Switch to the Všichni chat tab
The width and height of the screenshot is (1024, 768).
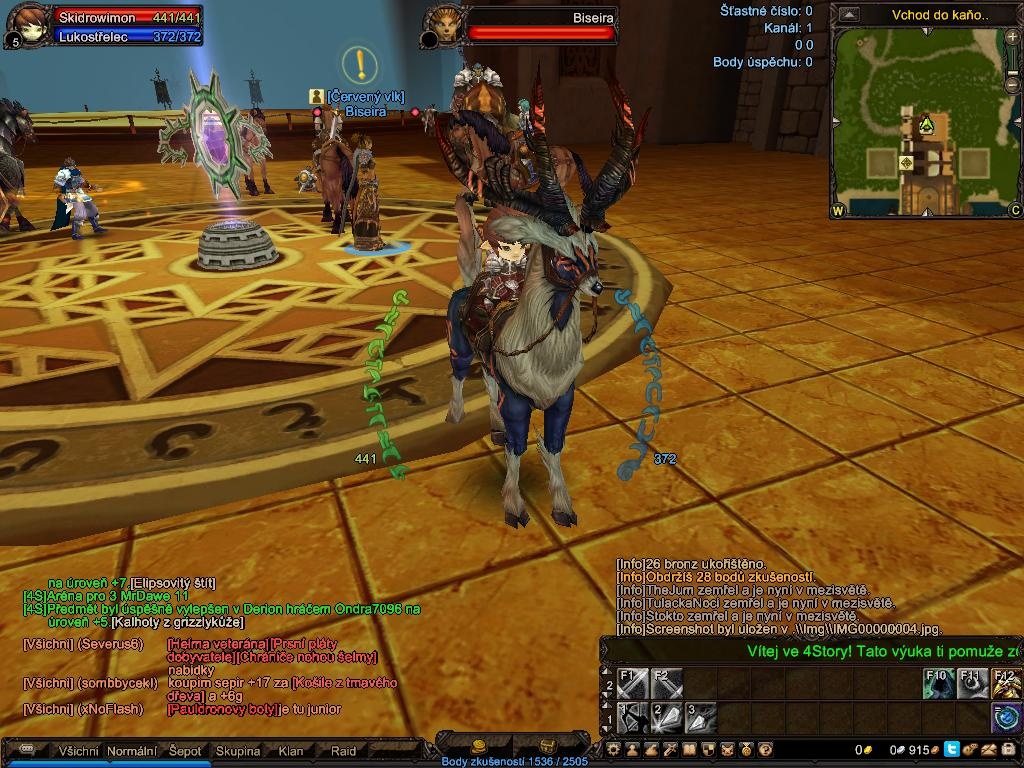coord(78,751)
